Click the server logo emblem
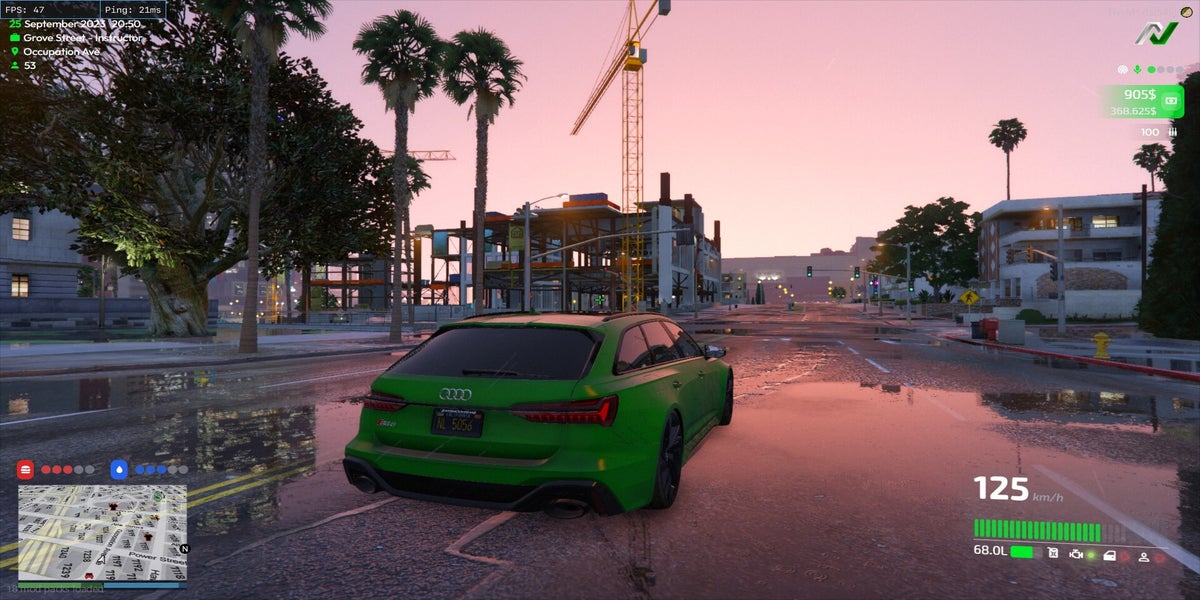 [1156, 32]
